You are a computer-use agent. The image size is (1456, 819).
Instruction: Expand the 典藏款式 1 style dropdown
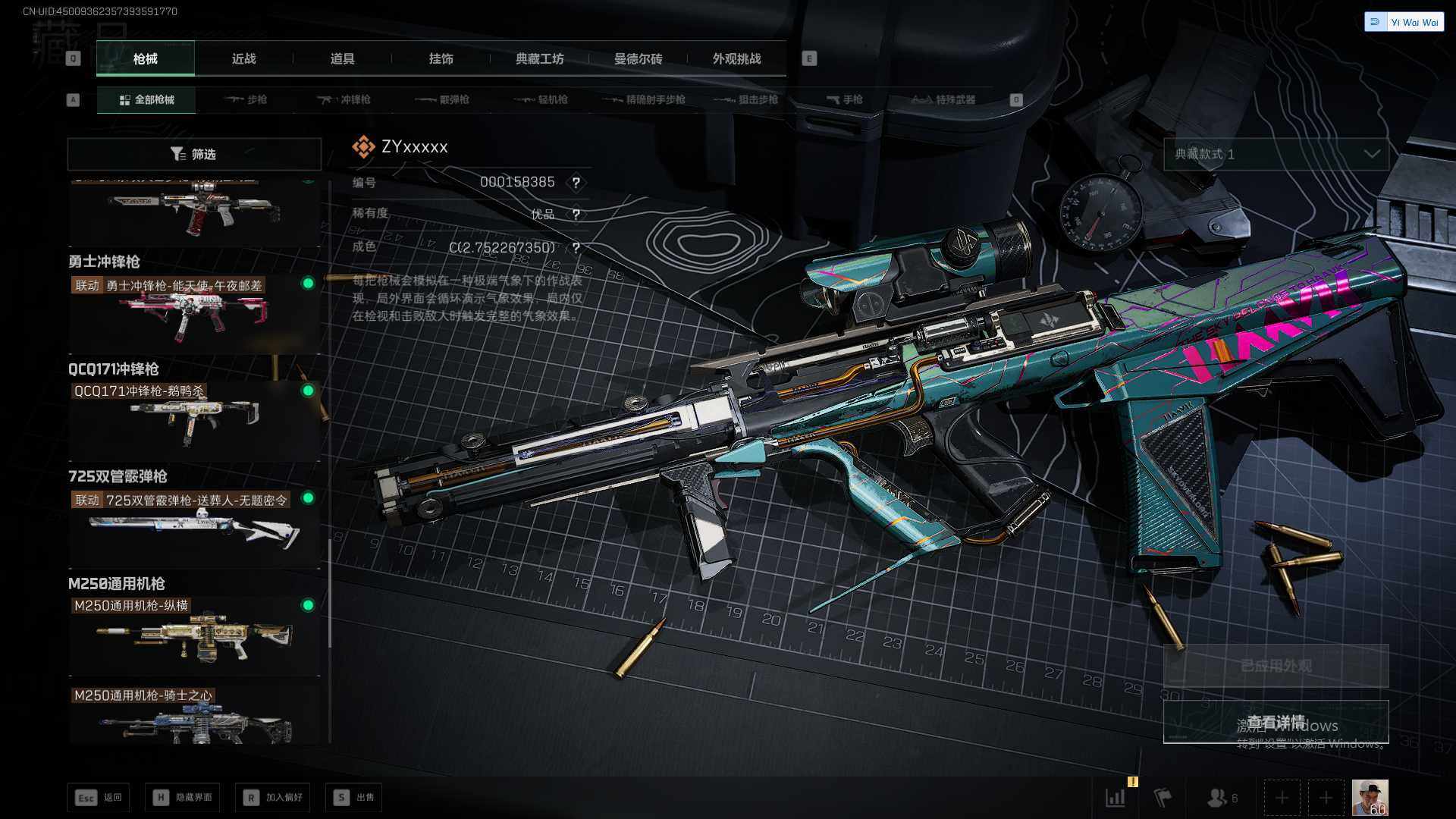(1276, 154)
